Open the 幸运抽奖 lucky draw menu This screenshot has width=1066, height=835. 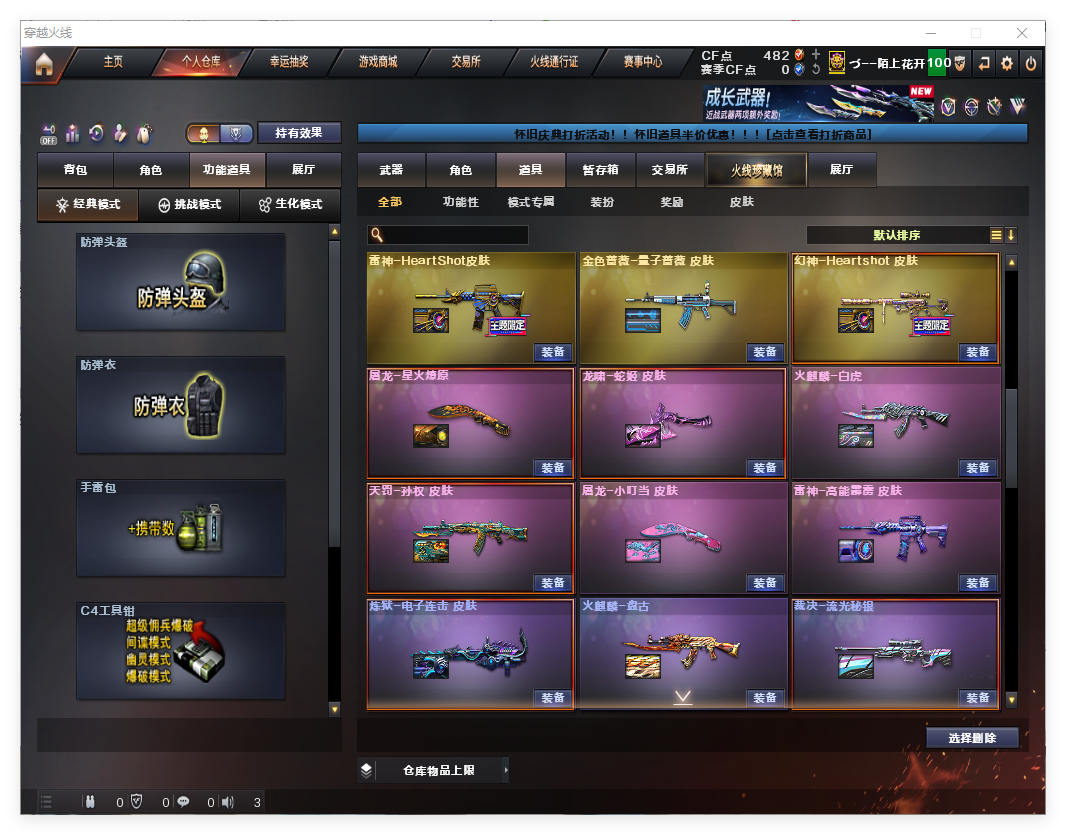tap(289, 62)
